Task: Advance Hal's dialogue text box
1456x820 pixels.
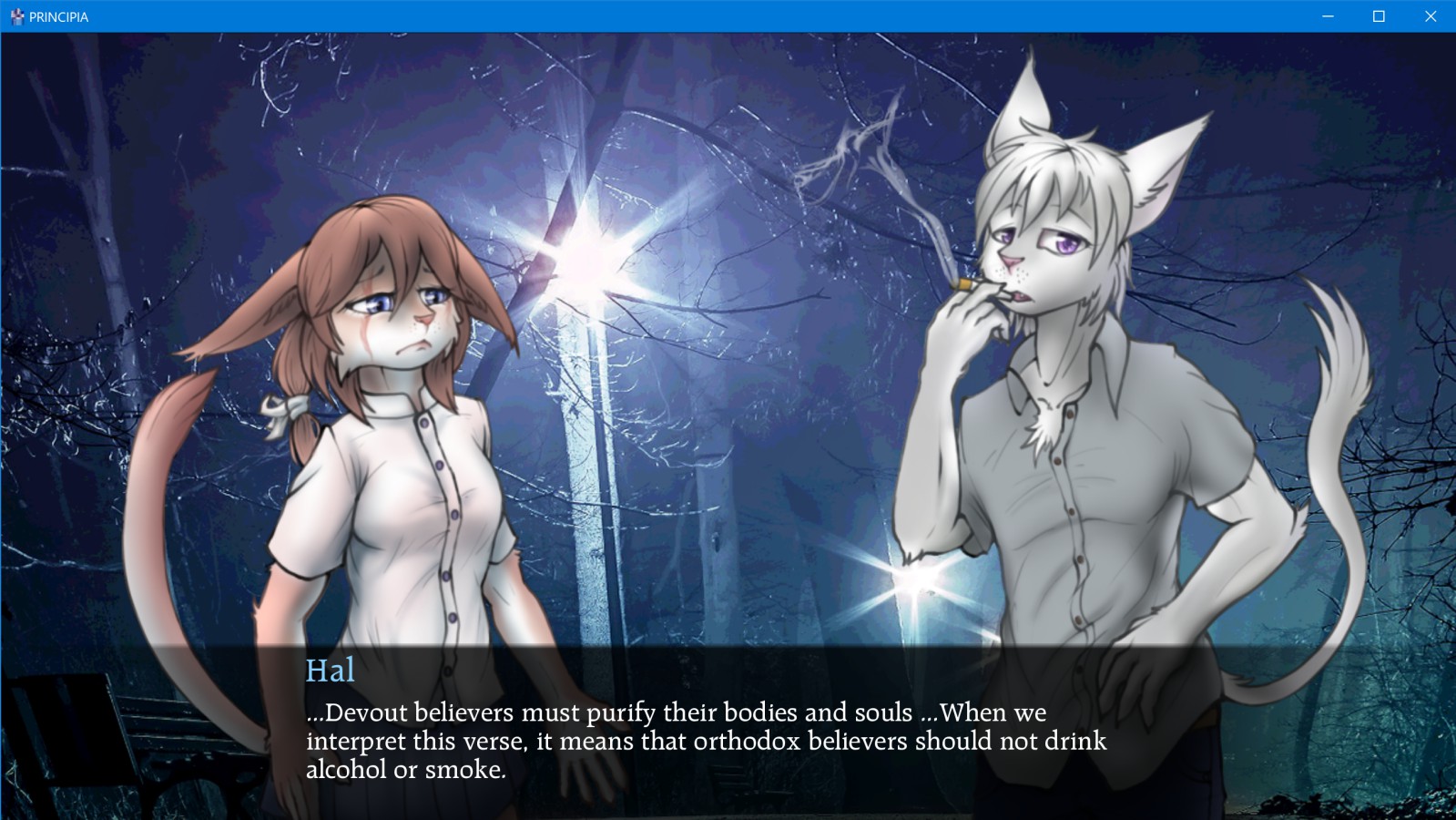Action: (x=706, y=740)
